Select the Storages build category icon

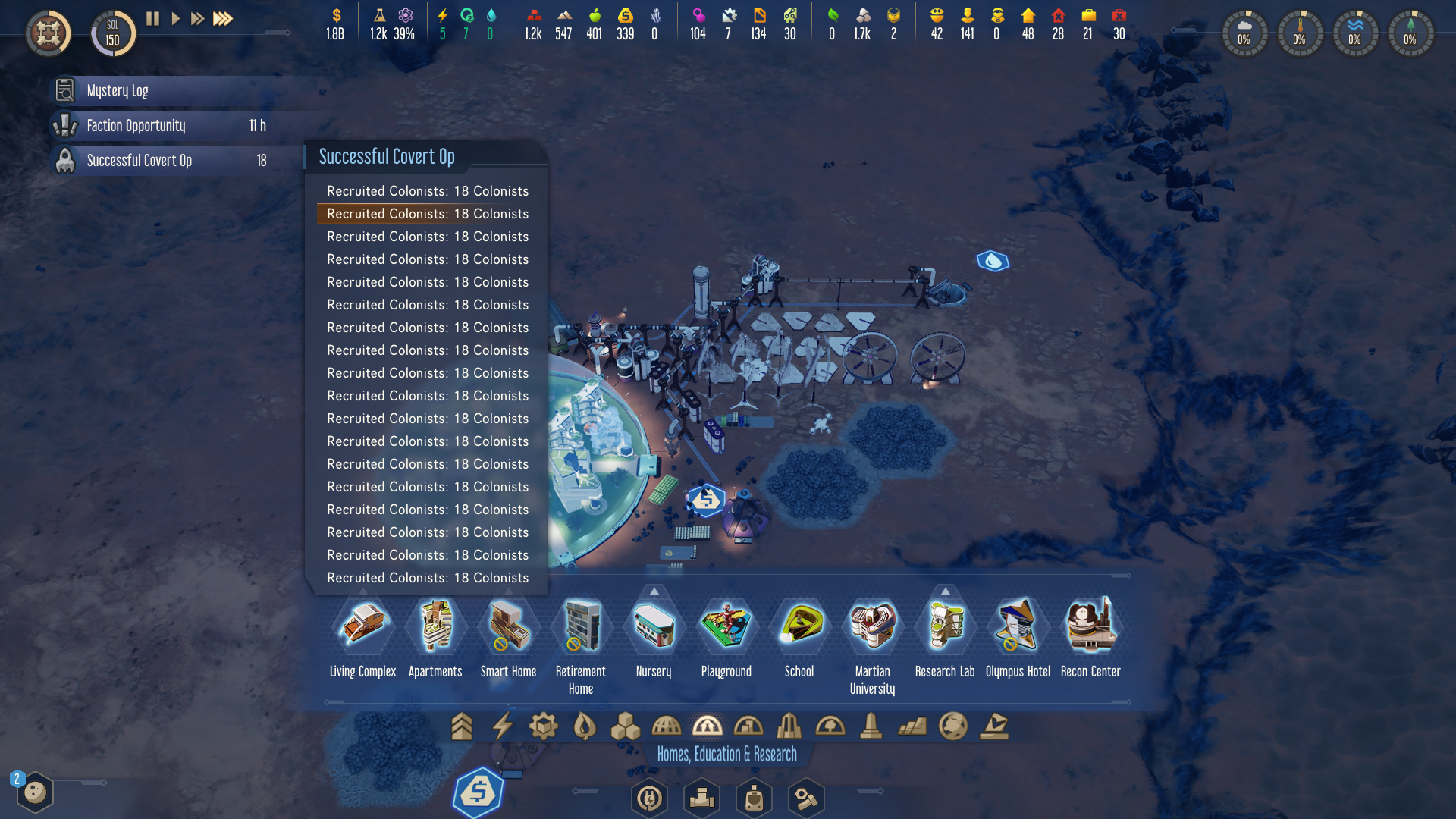(626, 726)
